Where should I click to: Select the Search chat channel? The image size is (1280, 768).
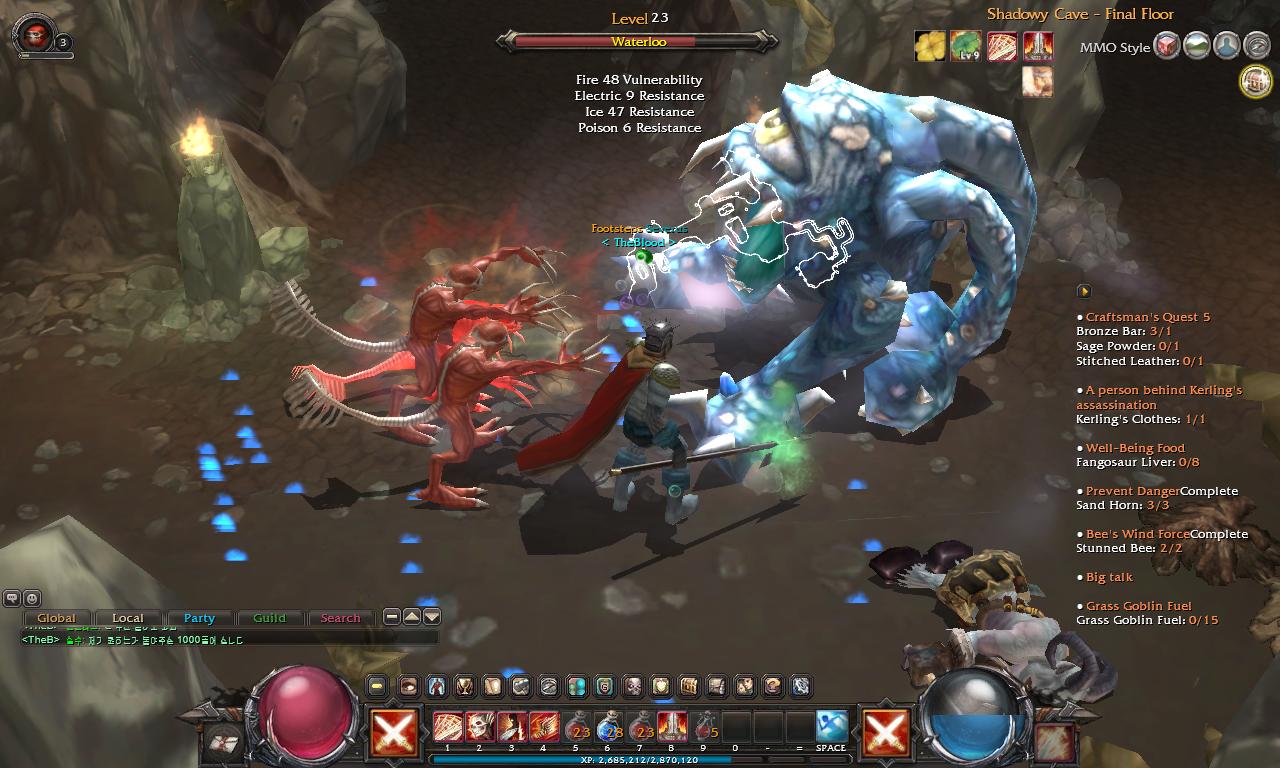[340, 618]
